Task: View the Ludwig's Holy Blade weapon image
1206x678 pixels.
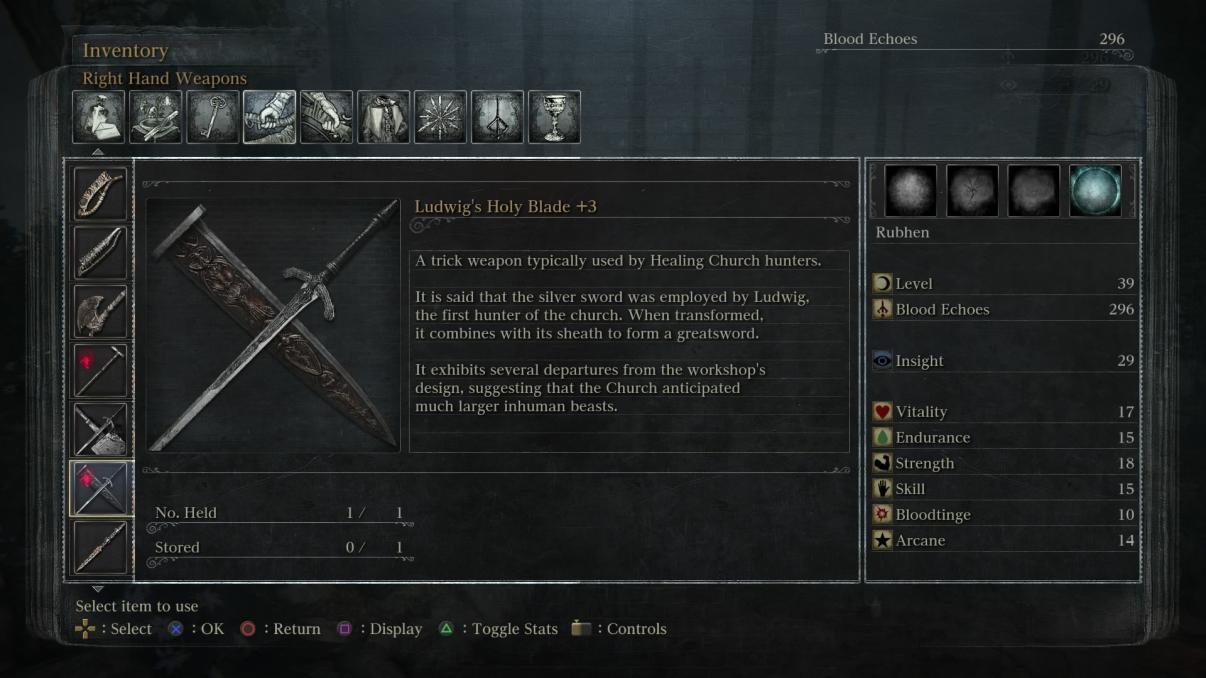Action: click(273, 324)
